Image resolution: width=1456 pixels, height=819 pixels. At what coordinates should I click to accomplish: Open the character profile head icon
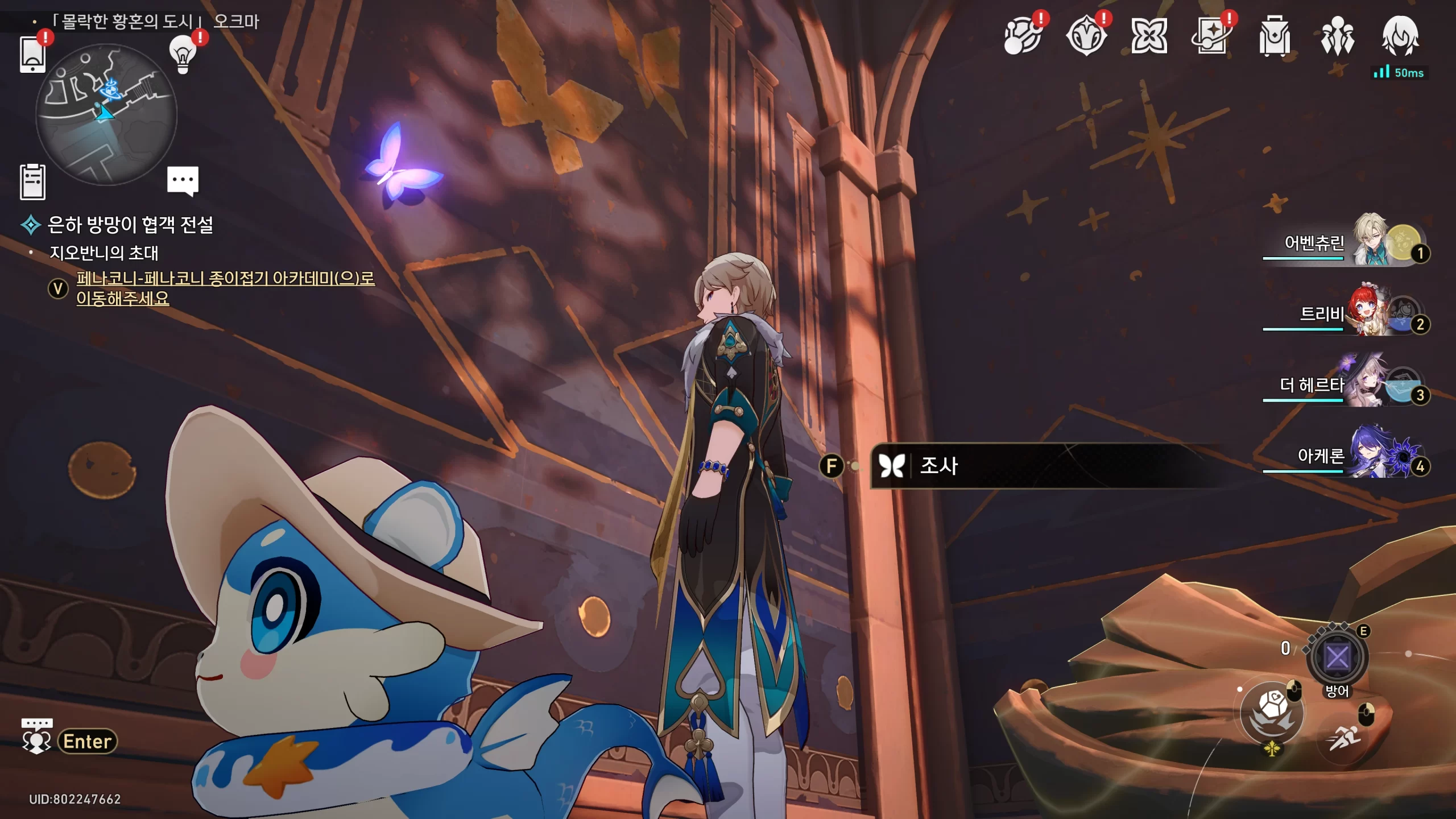pyautogui.click(x=1400, y=36)
